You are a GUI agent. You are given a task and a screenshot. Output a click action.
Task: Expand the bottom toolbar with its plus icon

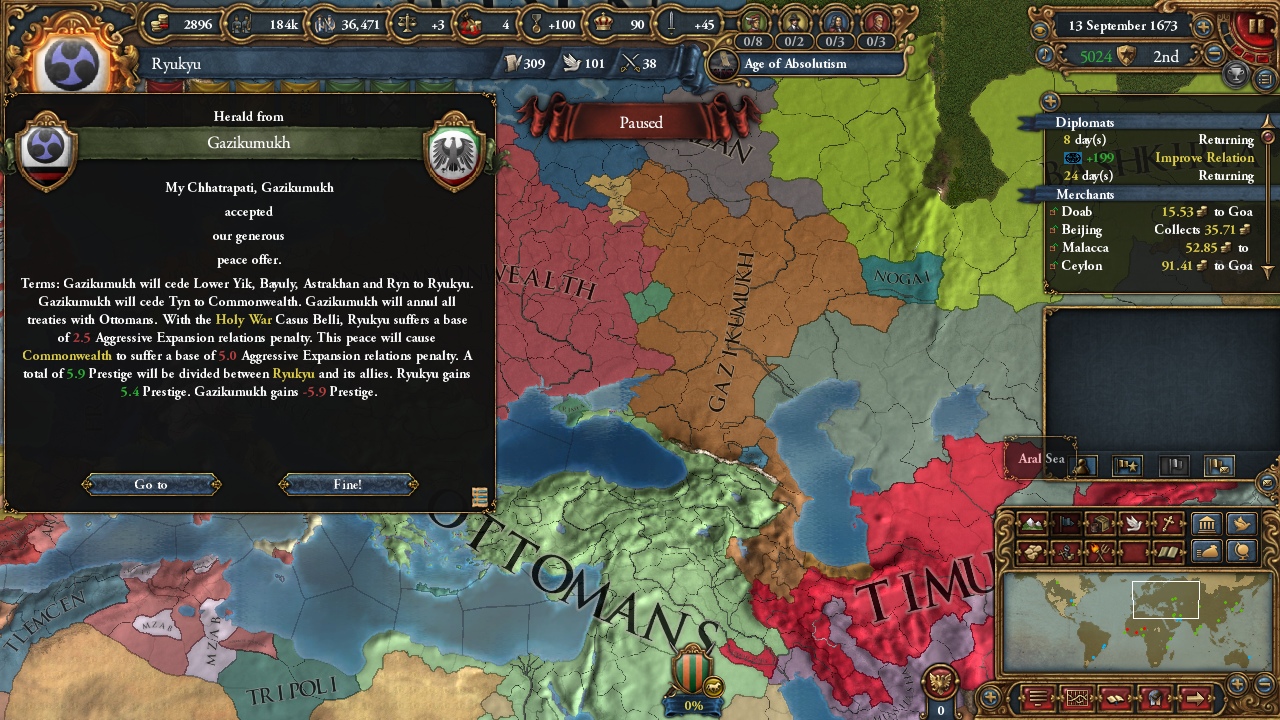tap(989, 698)
